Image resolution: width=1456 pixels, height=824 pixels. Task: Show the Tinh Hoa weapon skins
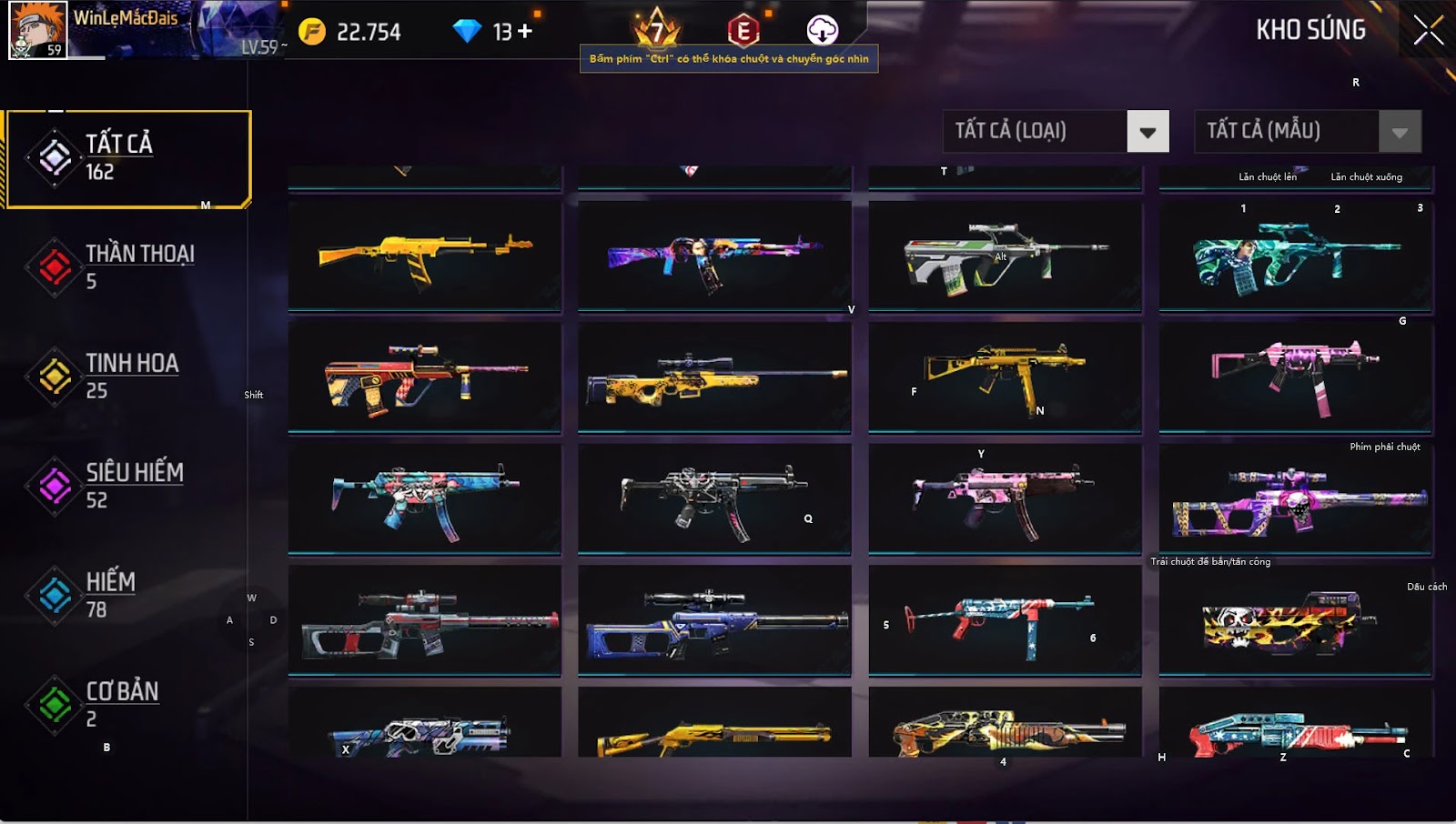pos(127,376)
